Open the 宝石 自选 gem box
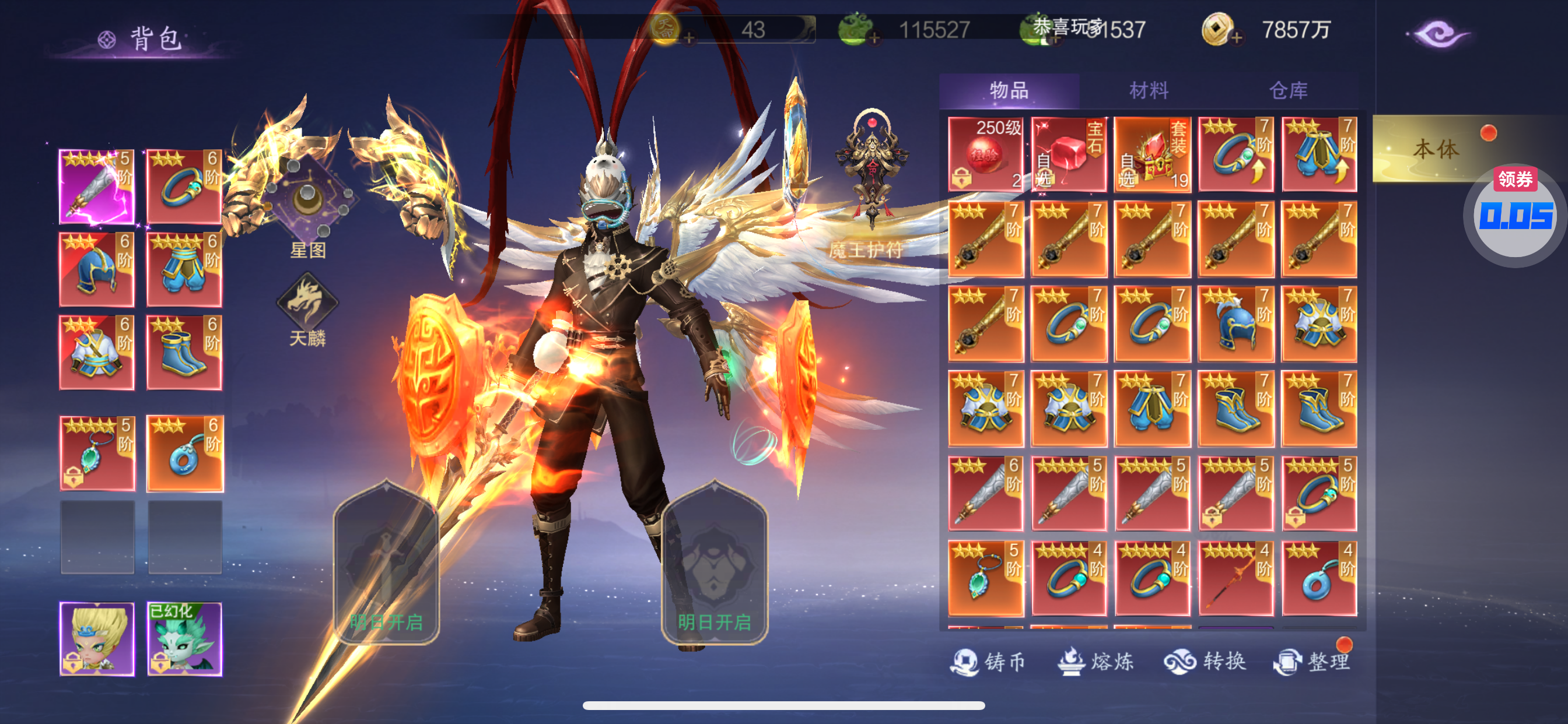1568x724 pixels. [x=1069, y=154]
